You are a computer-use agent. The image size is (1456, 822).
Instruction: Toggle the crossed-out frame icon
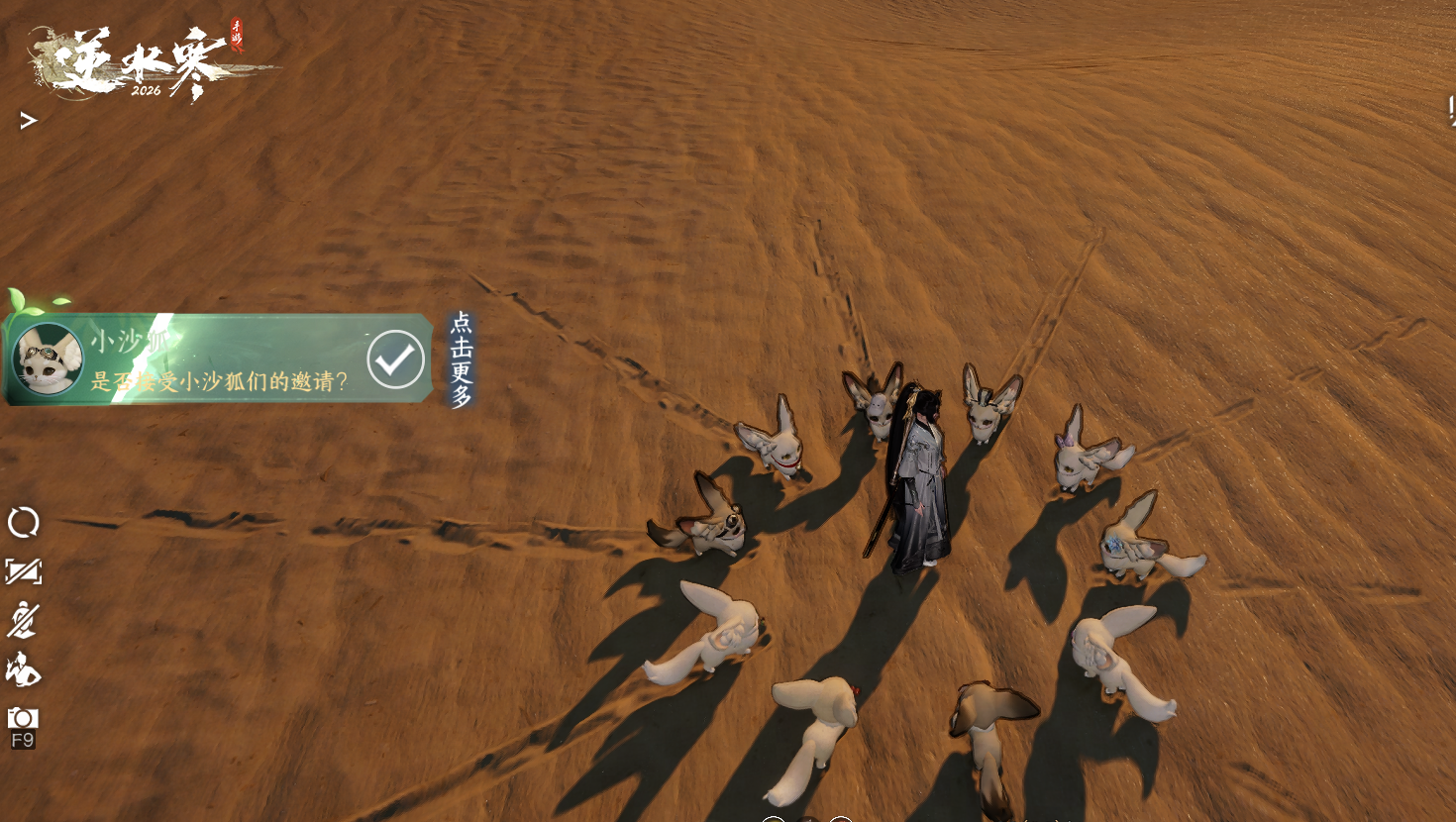point(23,571)
